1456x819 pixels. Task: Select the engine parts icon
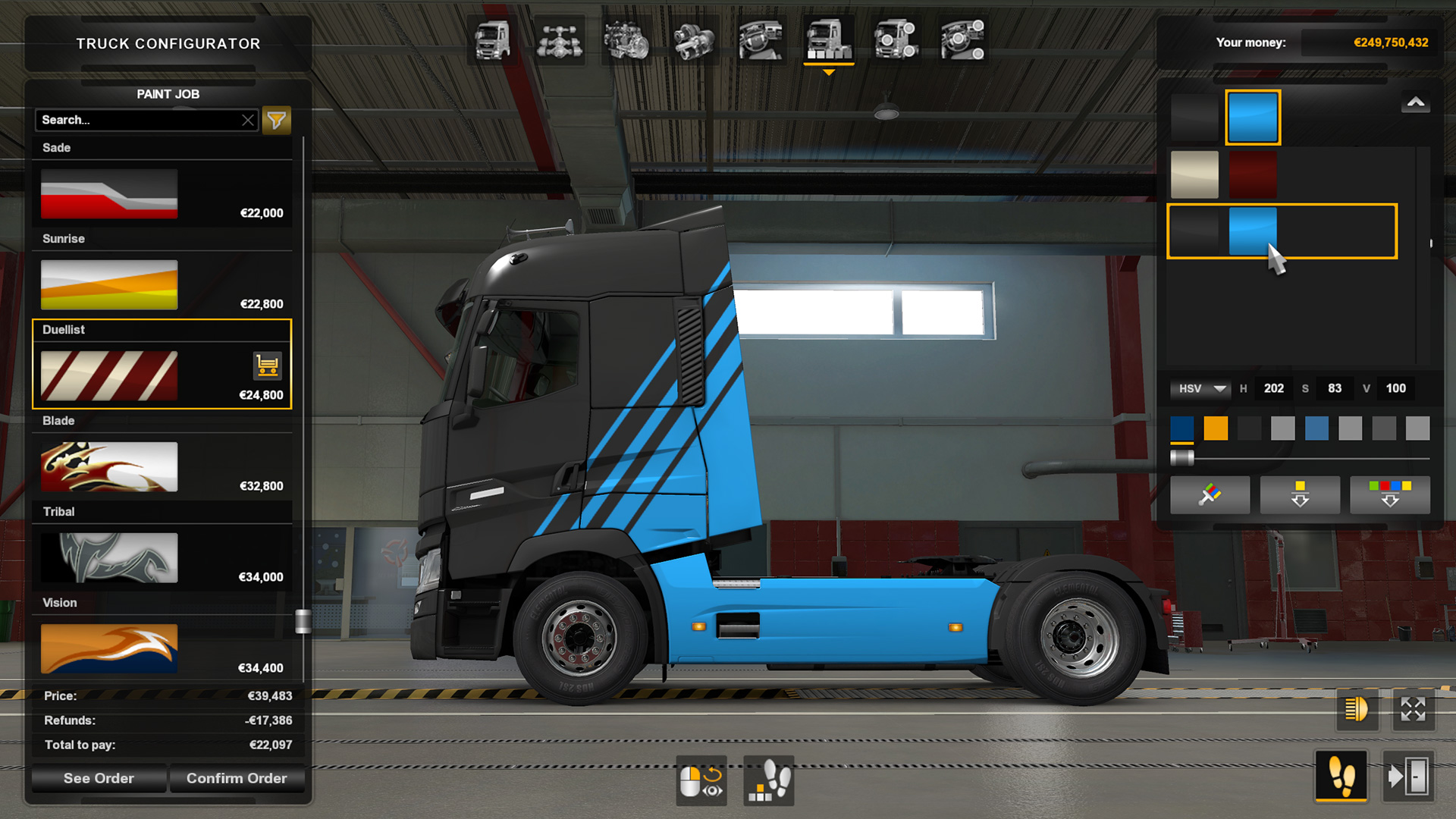coord(626,39)
